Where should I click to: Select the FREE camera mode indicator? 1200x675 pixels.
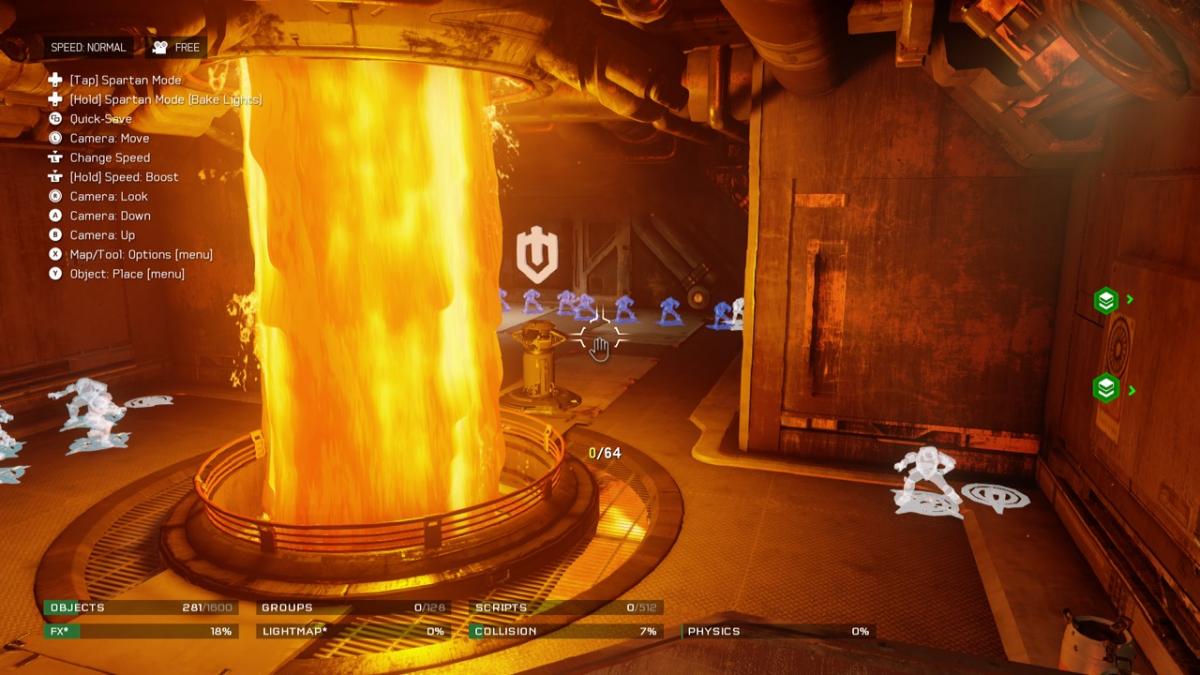click(176, 47)
